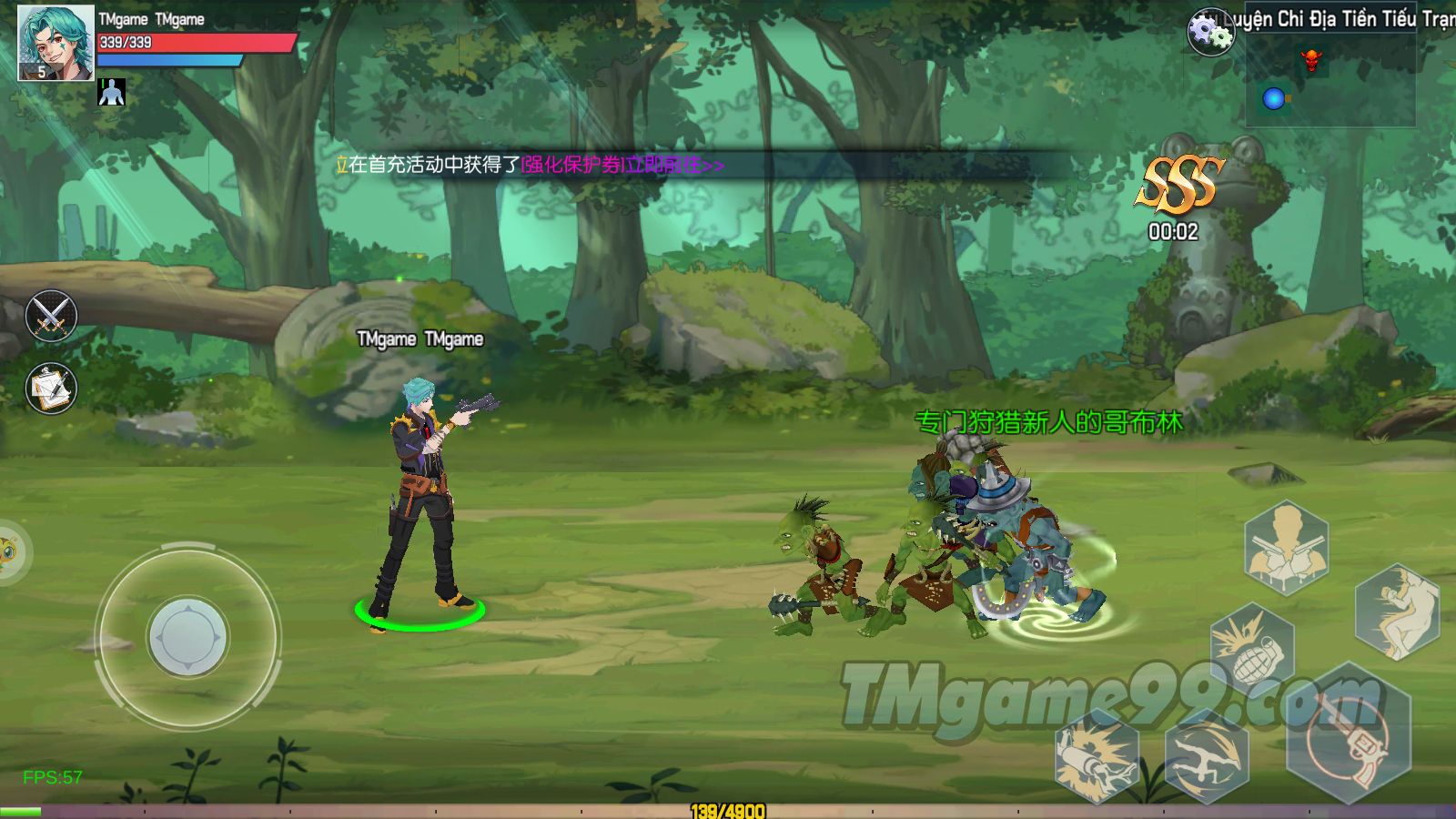This screenshot has width=1456, height=819.
Task: Open the settings gear menu
Action: (x=1210, y=33)
